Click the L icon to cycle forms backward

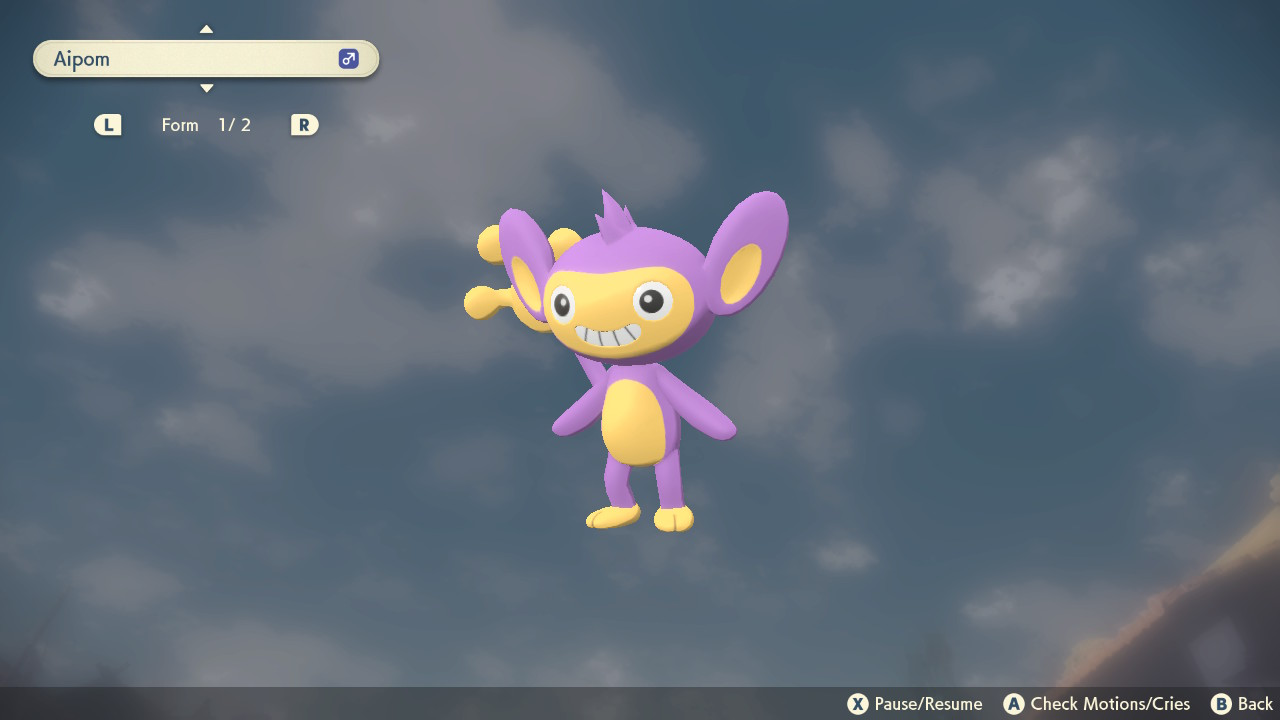coord(107,124)
